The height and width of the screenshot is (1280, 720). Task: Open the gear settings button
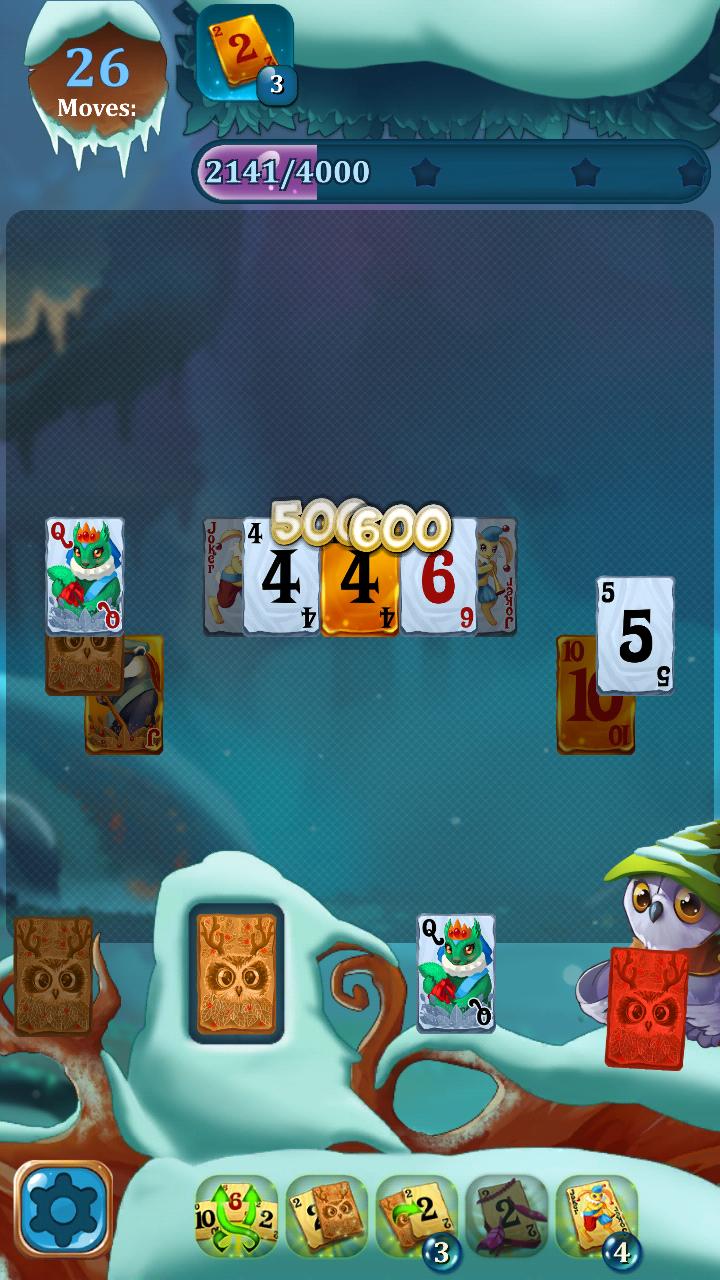(62, 1210)
